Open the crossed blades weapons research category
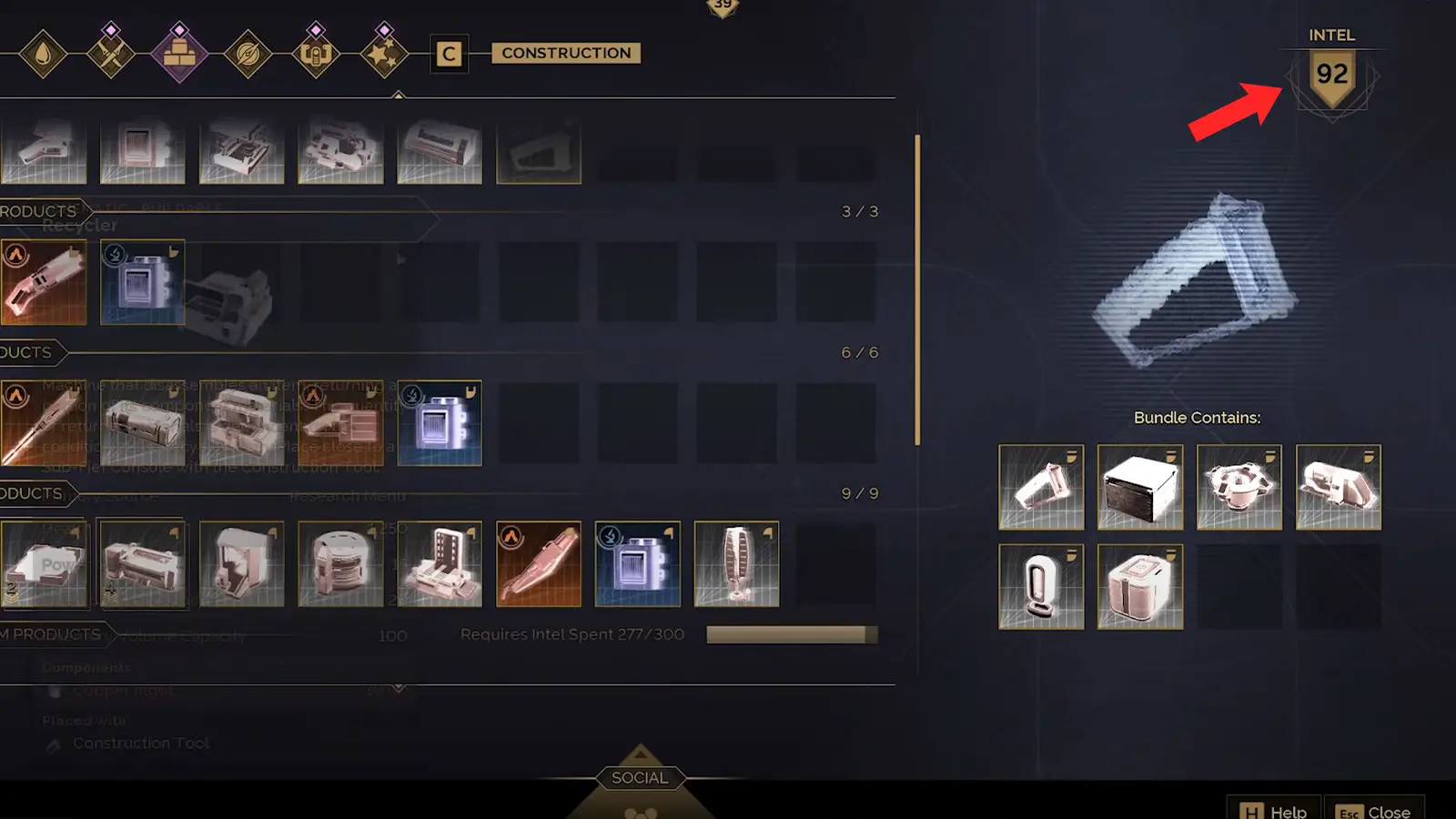 [110, 52]
